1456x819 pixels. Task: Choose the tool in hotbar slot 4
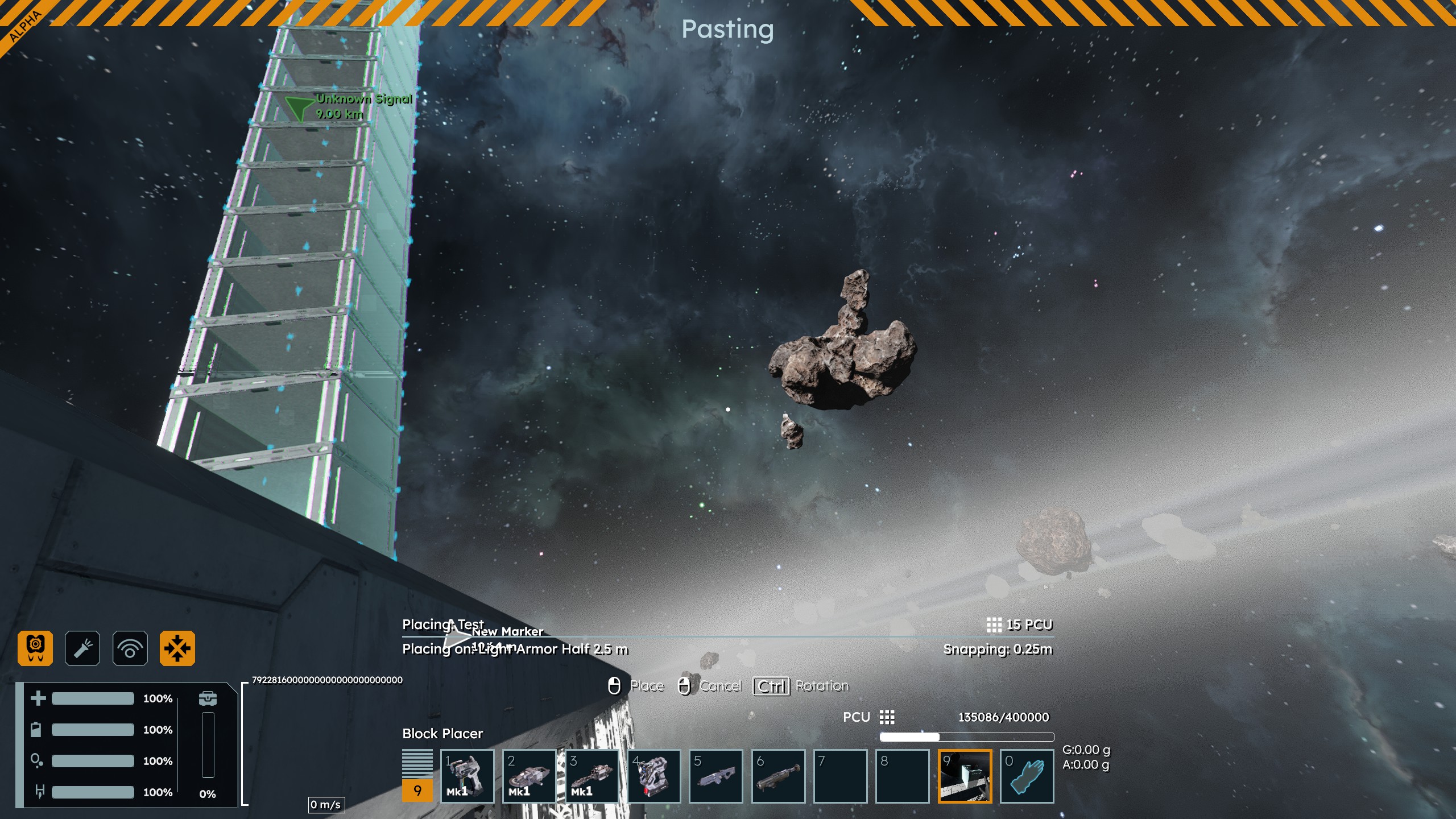(x=654, y=776)
